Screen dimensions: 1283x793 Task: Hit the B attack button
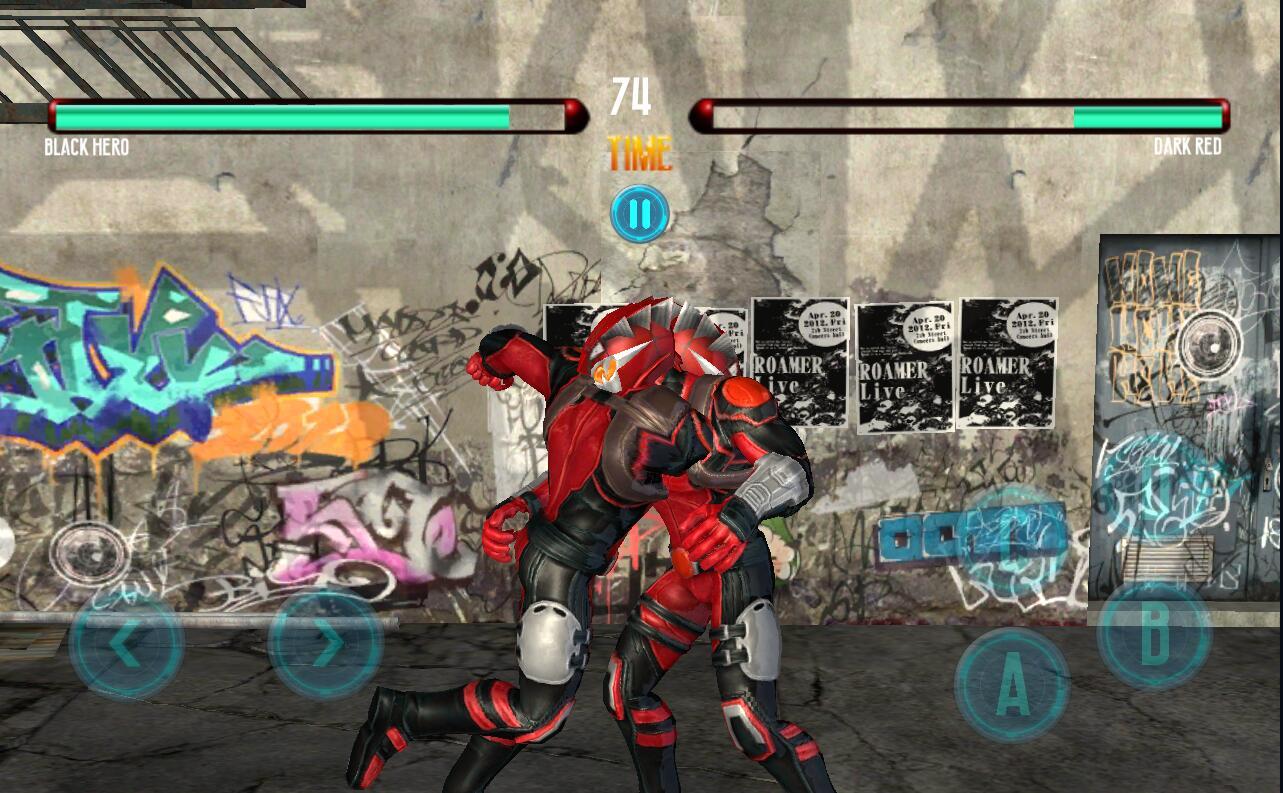pyautogui.click(x=1154, y=635)
